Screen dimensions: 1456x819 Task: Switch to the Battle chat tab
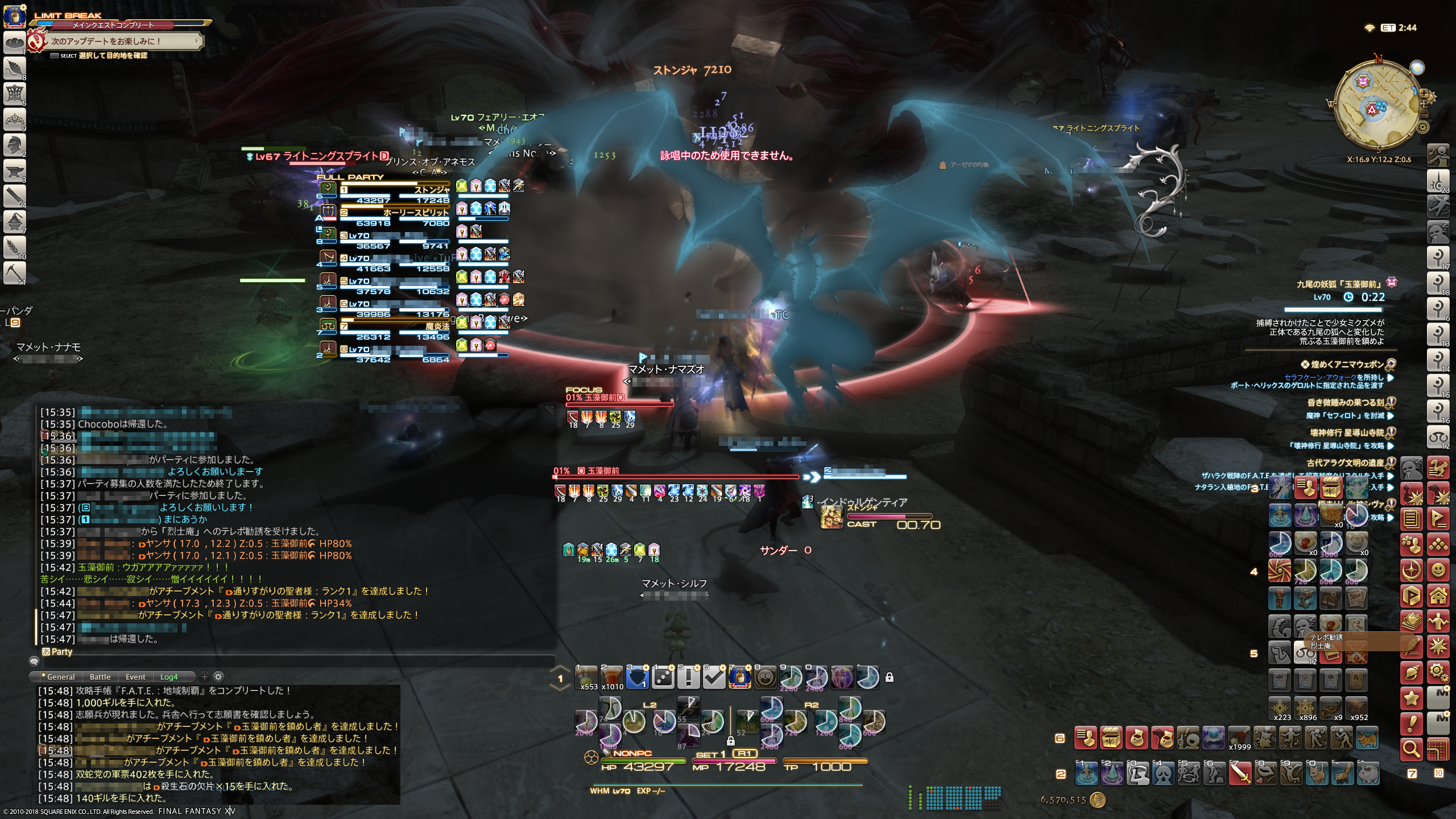pyautogui.click(x=100, y=677)
